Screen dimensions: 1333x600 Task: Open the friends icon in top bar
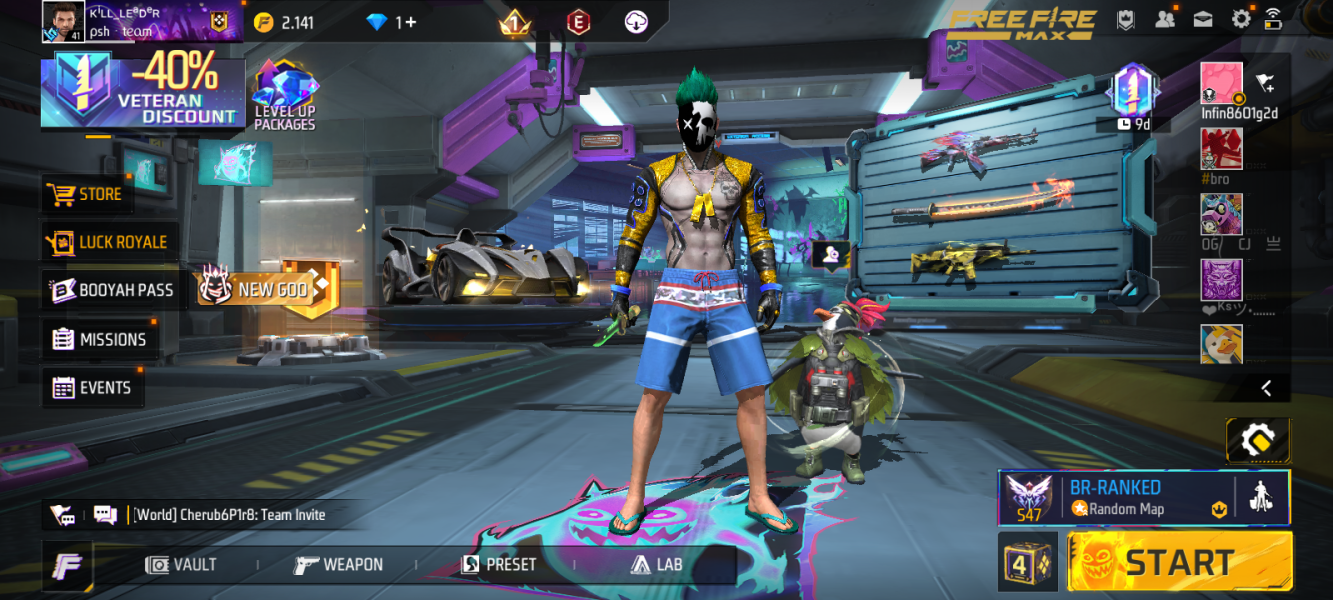pos(1165,19)
